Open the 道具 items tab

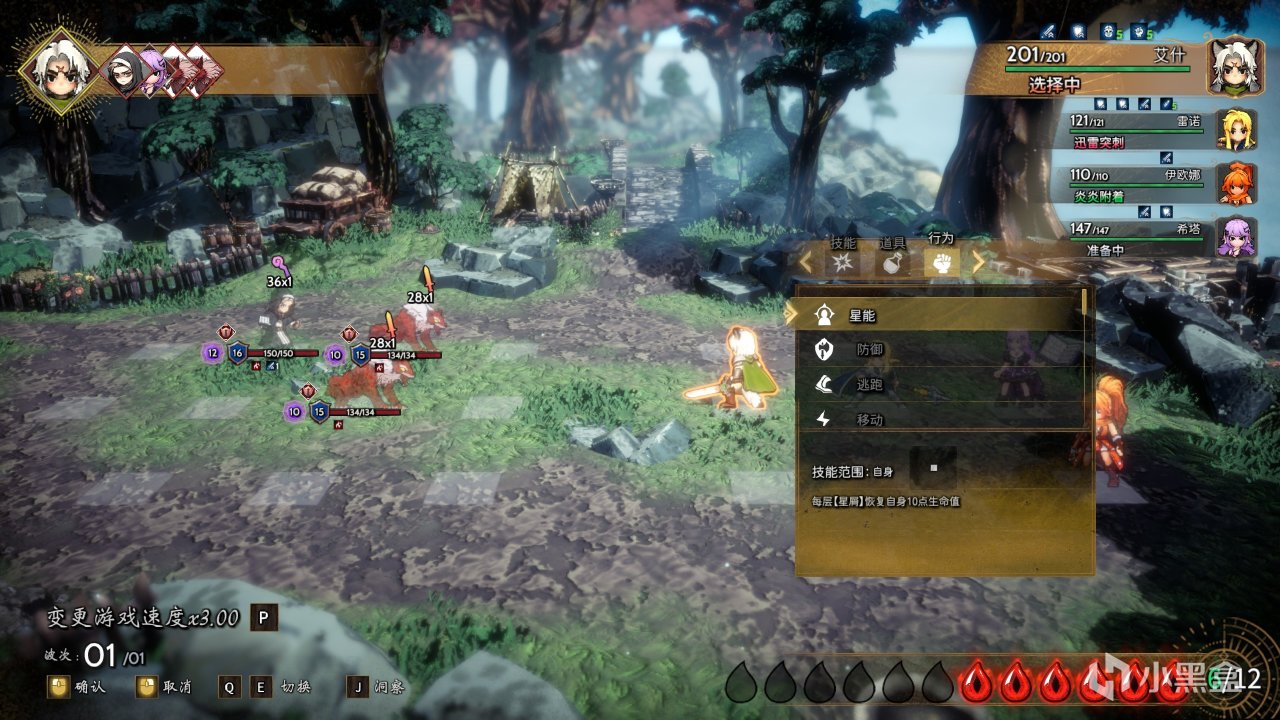[892, 263]
